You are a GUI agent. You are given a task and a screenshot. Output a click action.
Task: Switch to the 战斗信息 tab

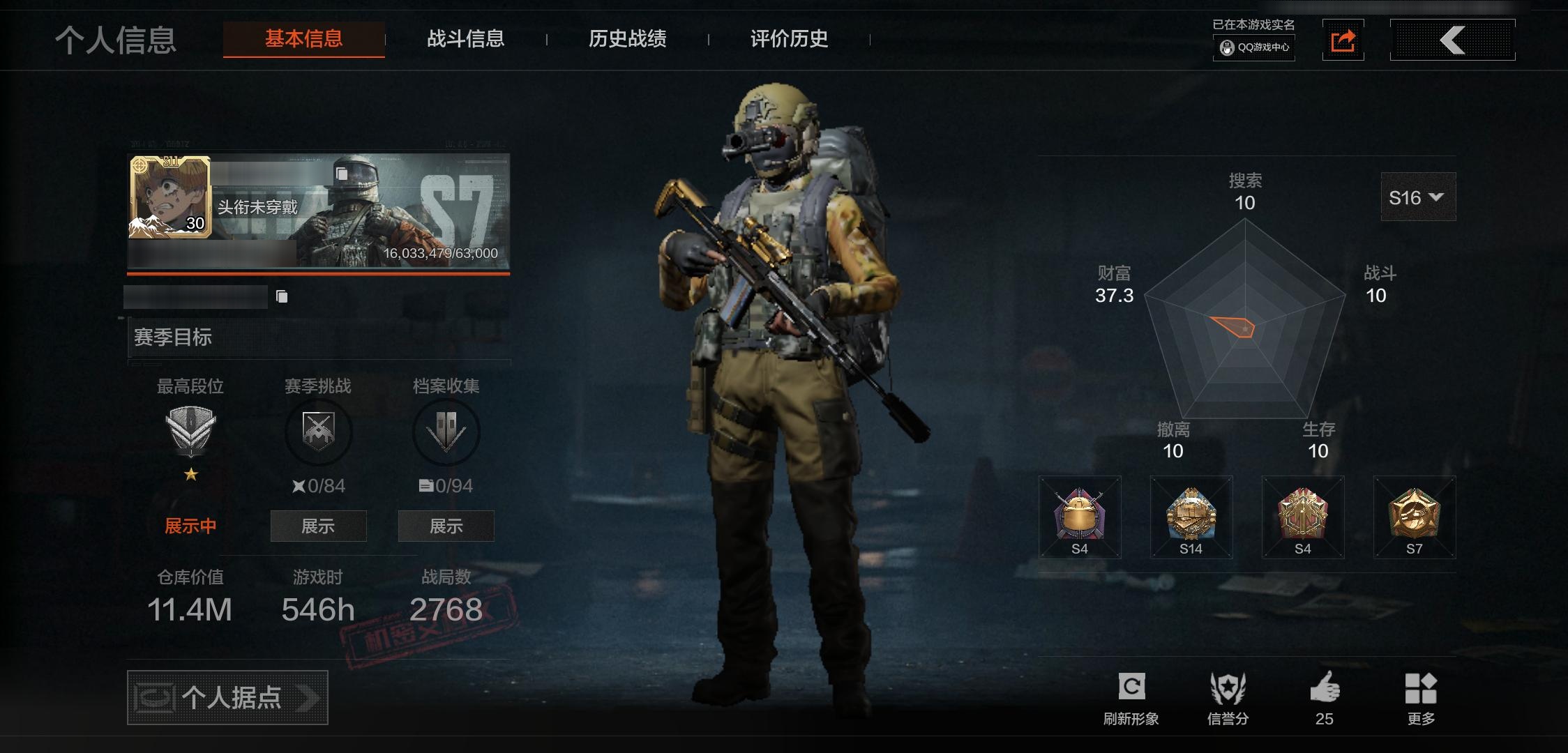(x=466, y=40)
